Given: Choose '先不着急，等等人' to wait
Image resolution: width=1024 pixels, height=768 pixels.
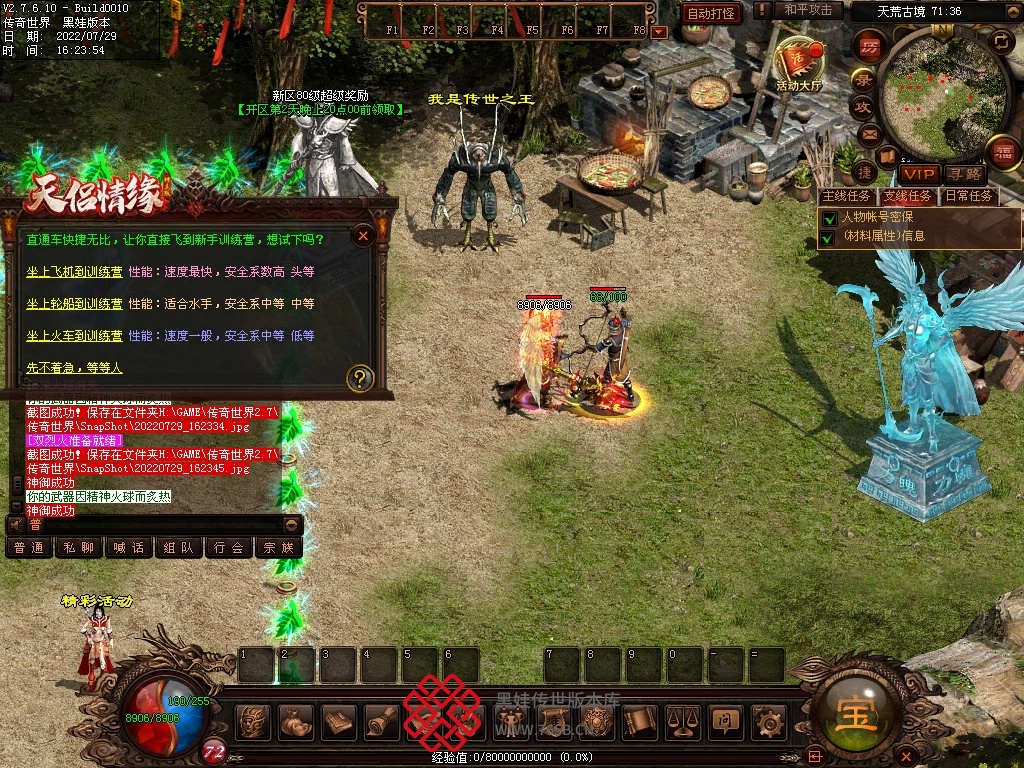Looking at the screenshot, I should [x=74, y=368].
